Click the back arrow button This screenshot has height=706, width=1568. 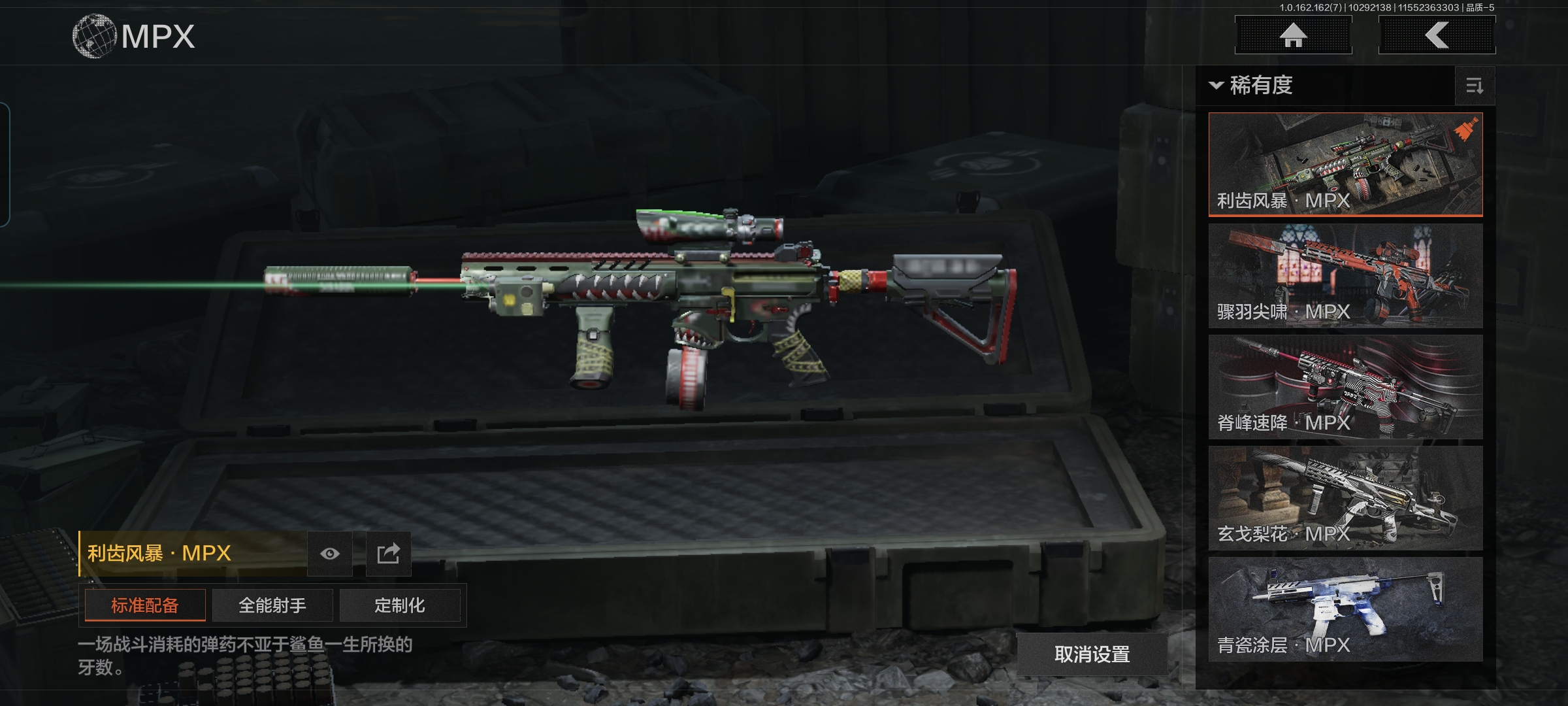click(1437, 35)
